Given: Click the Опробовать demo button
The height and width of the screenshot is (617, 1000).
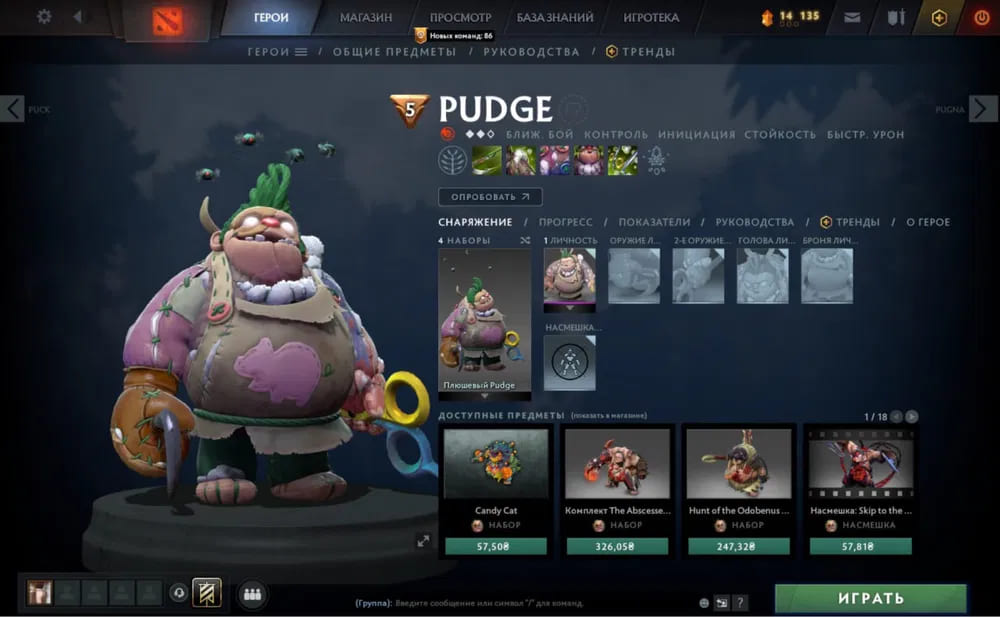Looking at the screenshot, I should click(x=490, y=197).
